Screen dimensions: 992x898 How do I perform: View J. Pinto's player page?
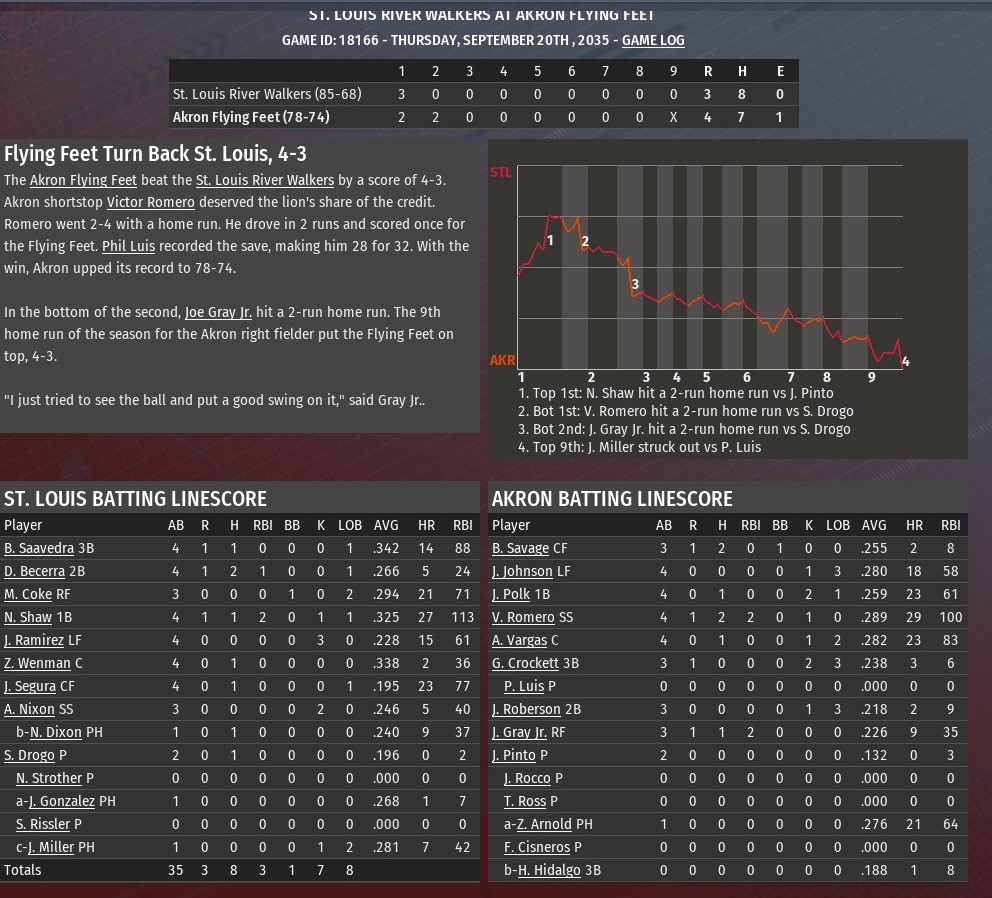point(514,755)
